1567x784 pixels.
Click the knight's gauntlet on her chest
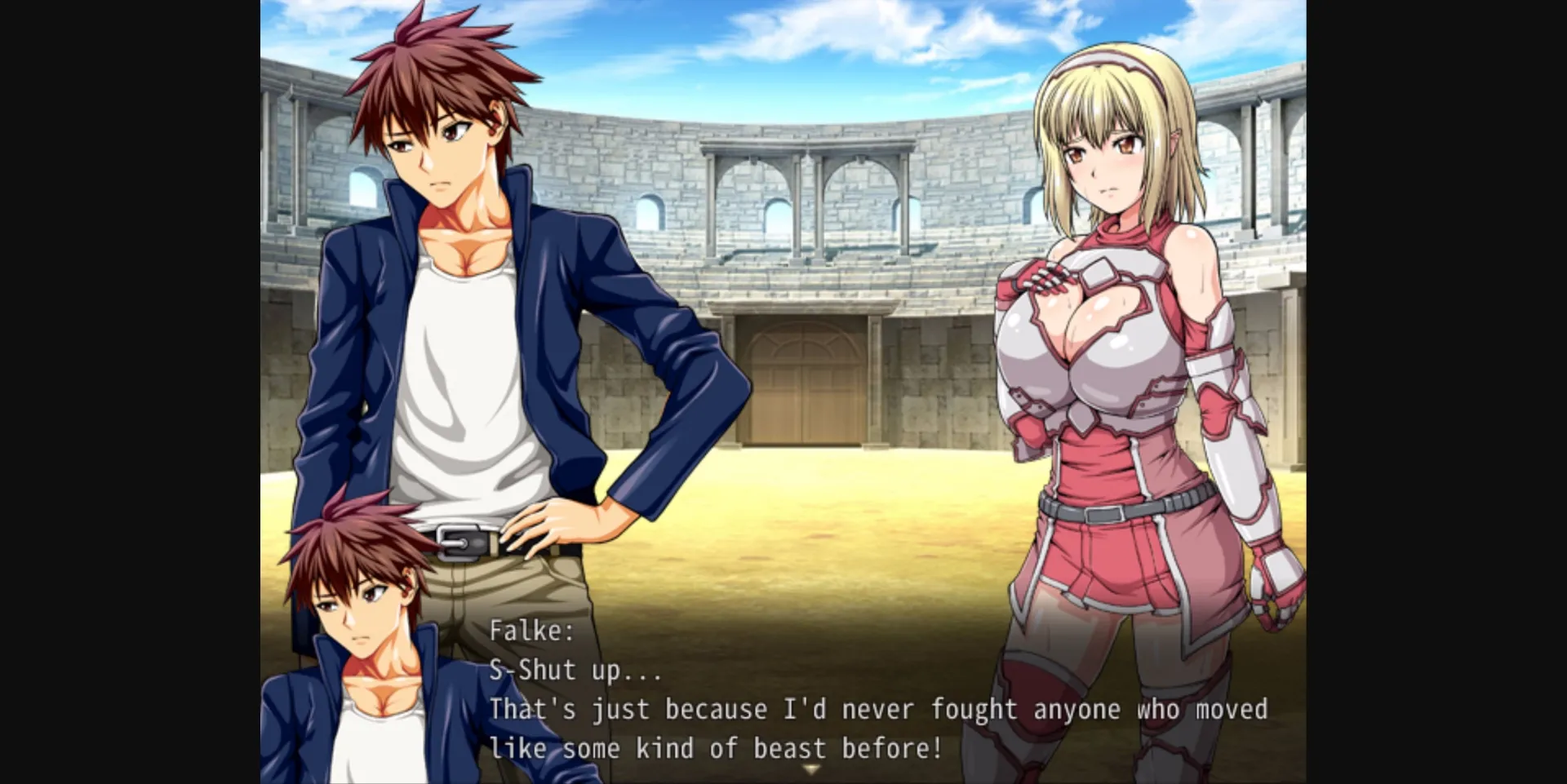[x=1049, y=277]
